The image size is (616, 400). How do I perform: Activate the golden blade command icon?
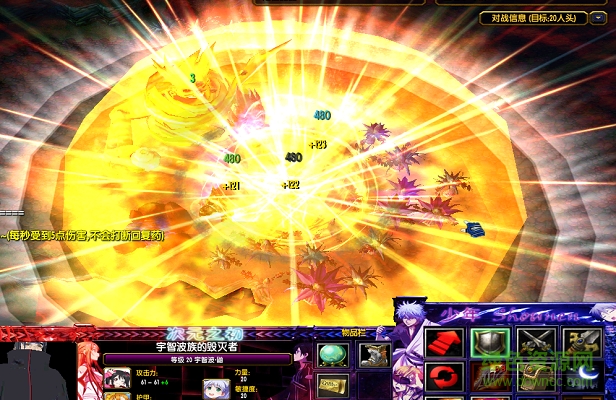[584, 343]
